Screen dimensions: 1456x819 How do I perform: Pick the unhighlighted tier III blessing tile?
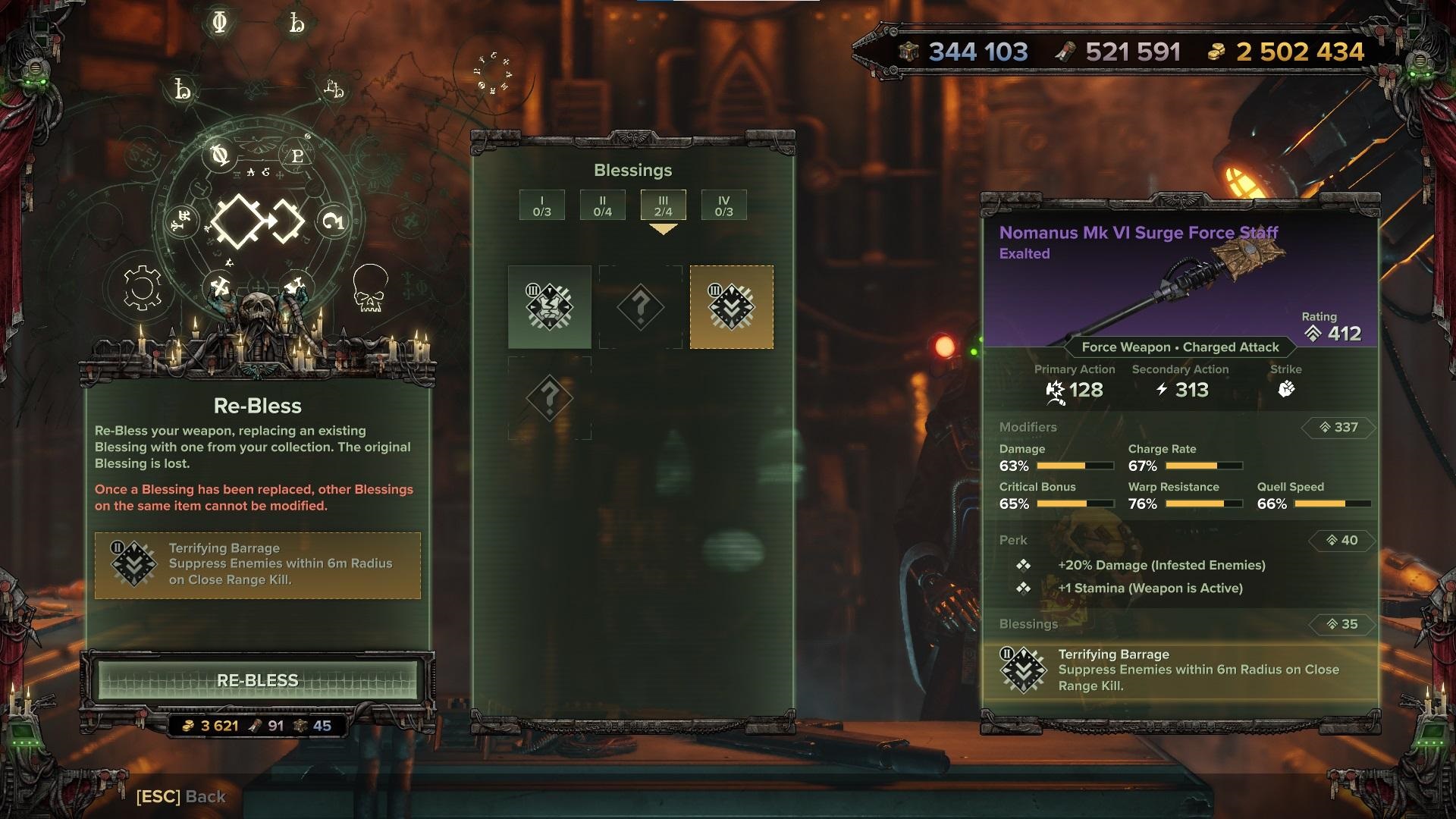(x=549, y=307)
